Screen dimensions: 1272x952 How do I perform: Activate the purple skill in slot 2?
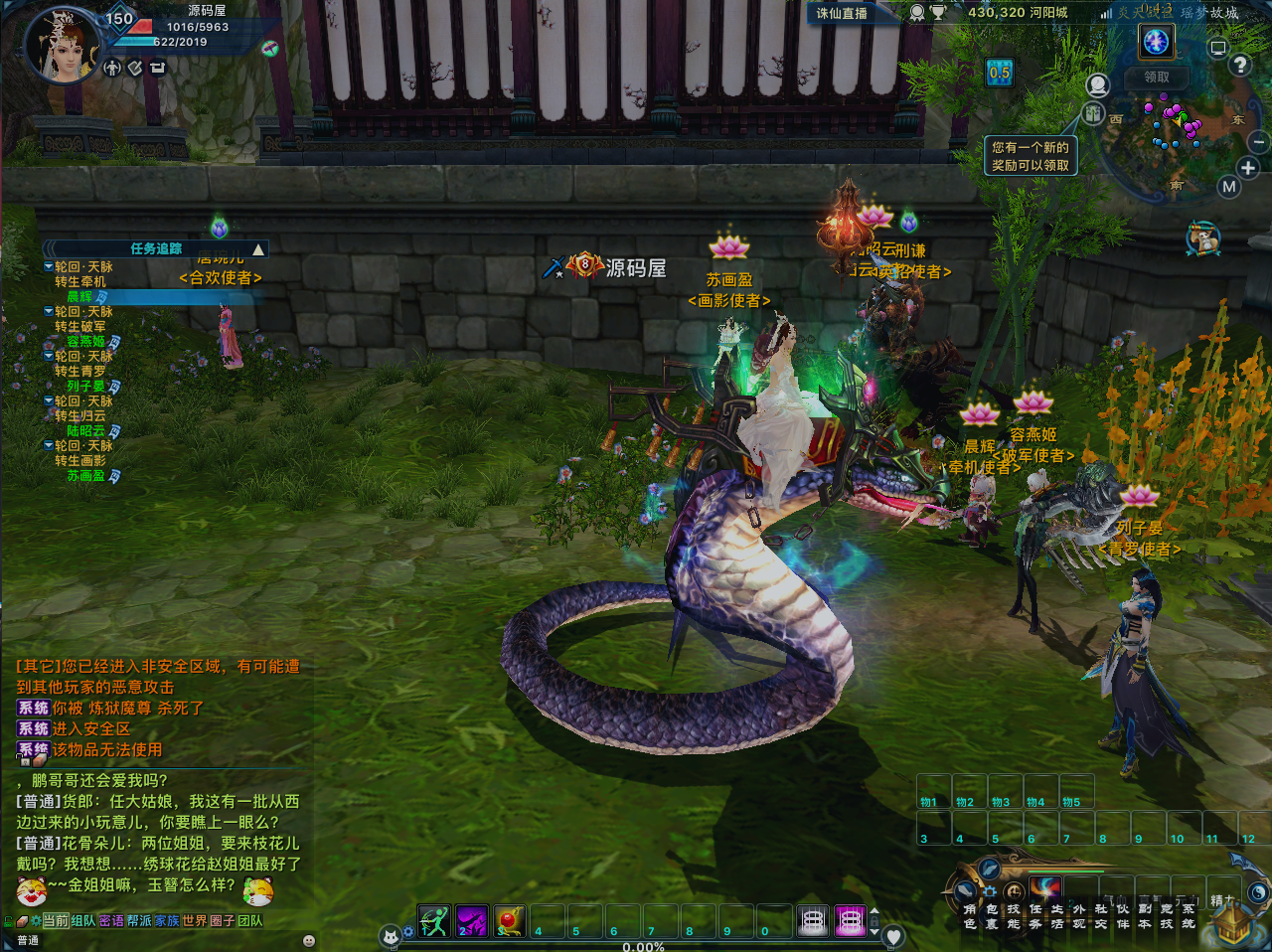472,921
